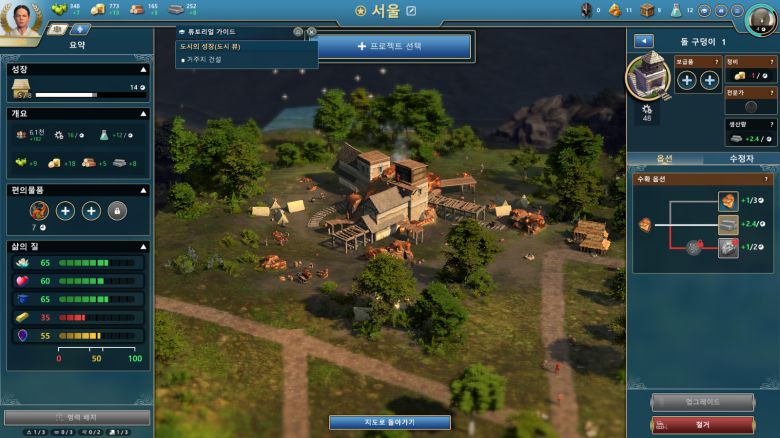Open the 인력 배치 workforce button
Screen dimensions: 780x438
[x=77, y=417]
